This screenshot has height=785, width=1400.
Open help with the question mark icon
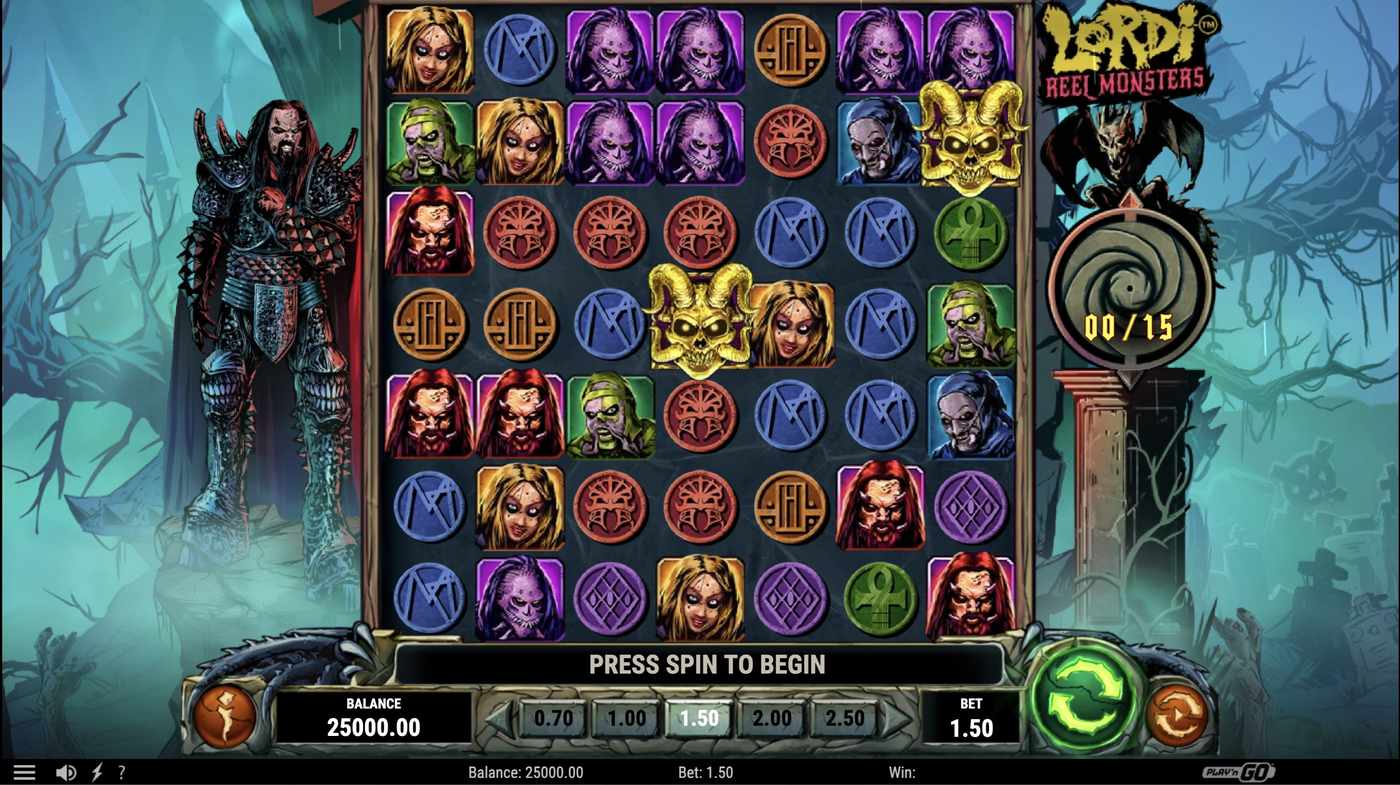[x=121, y=771]
